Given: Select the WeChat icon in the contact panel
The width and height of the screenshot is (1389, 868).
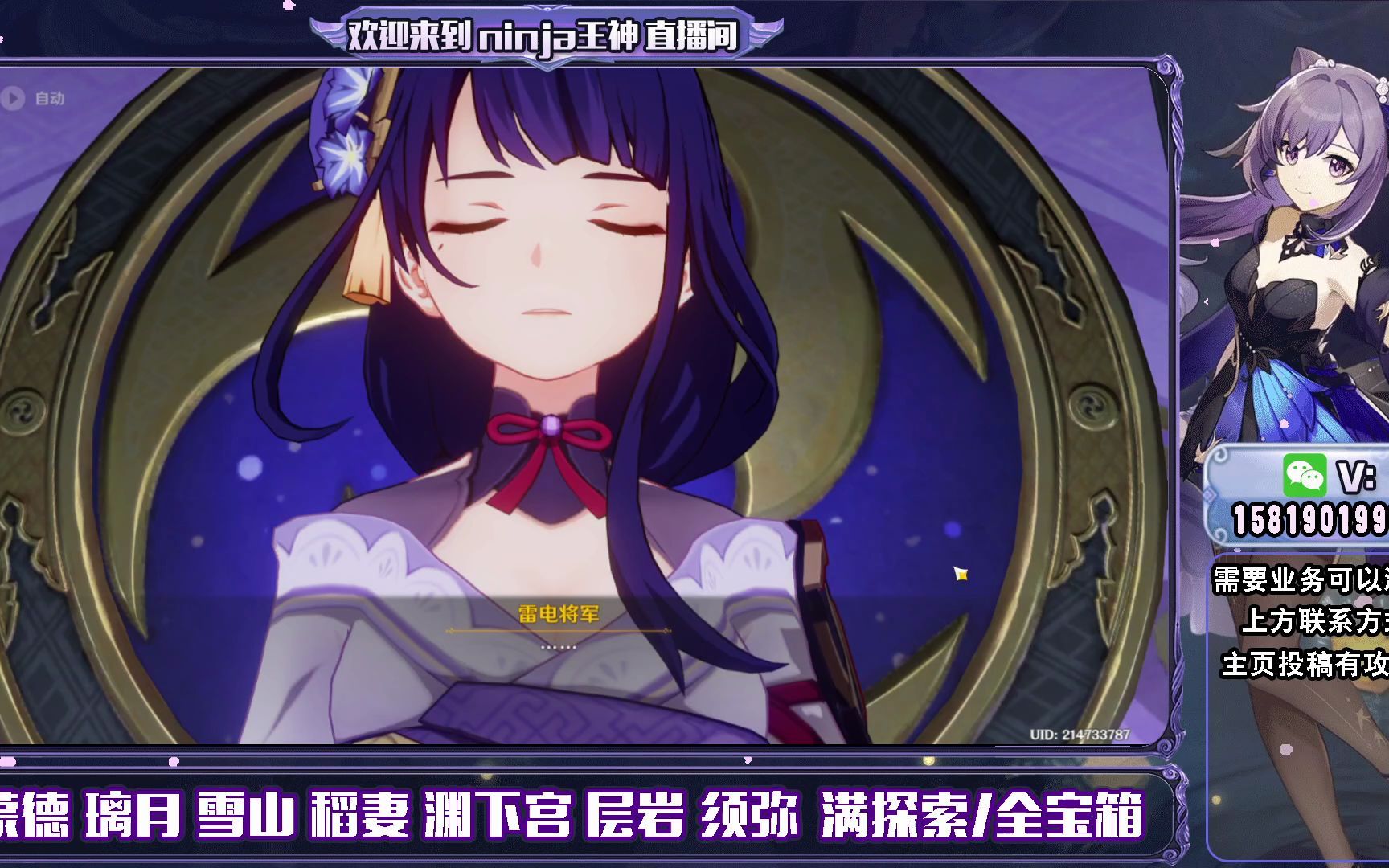Looking at the screenshot, I should tap(1305, 474).
